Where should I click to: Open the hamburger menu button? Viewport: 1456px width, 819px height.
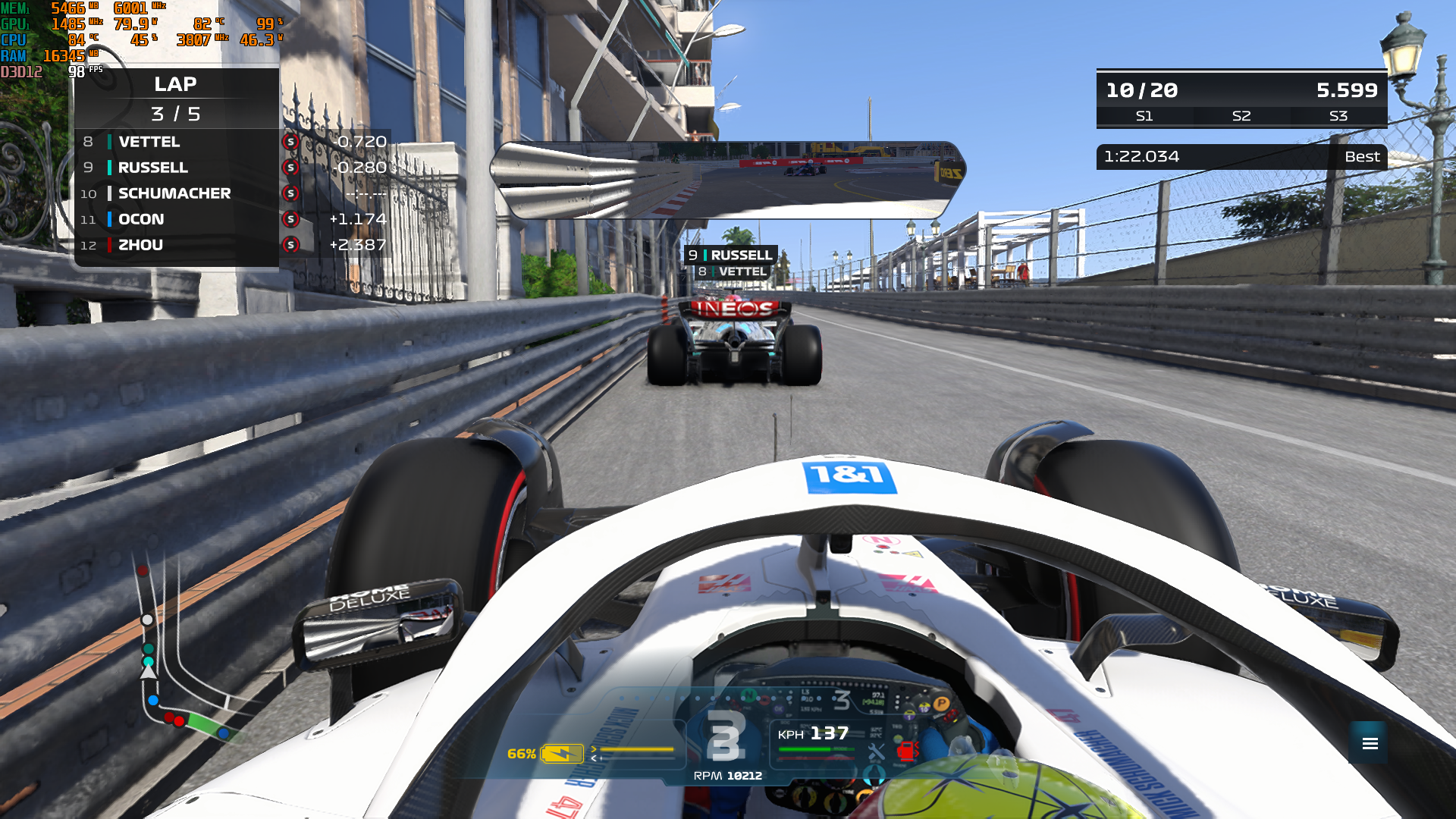[1370, 743]
